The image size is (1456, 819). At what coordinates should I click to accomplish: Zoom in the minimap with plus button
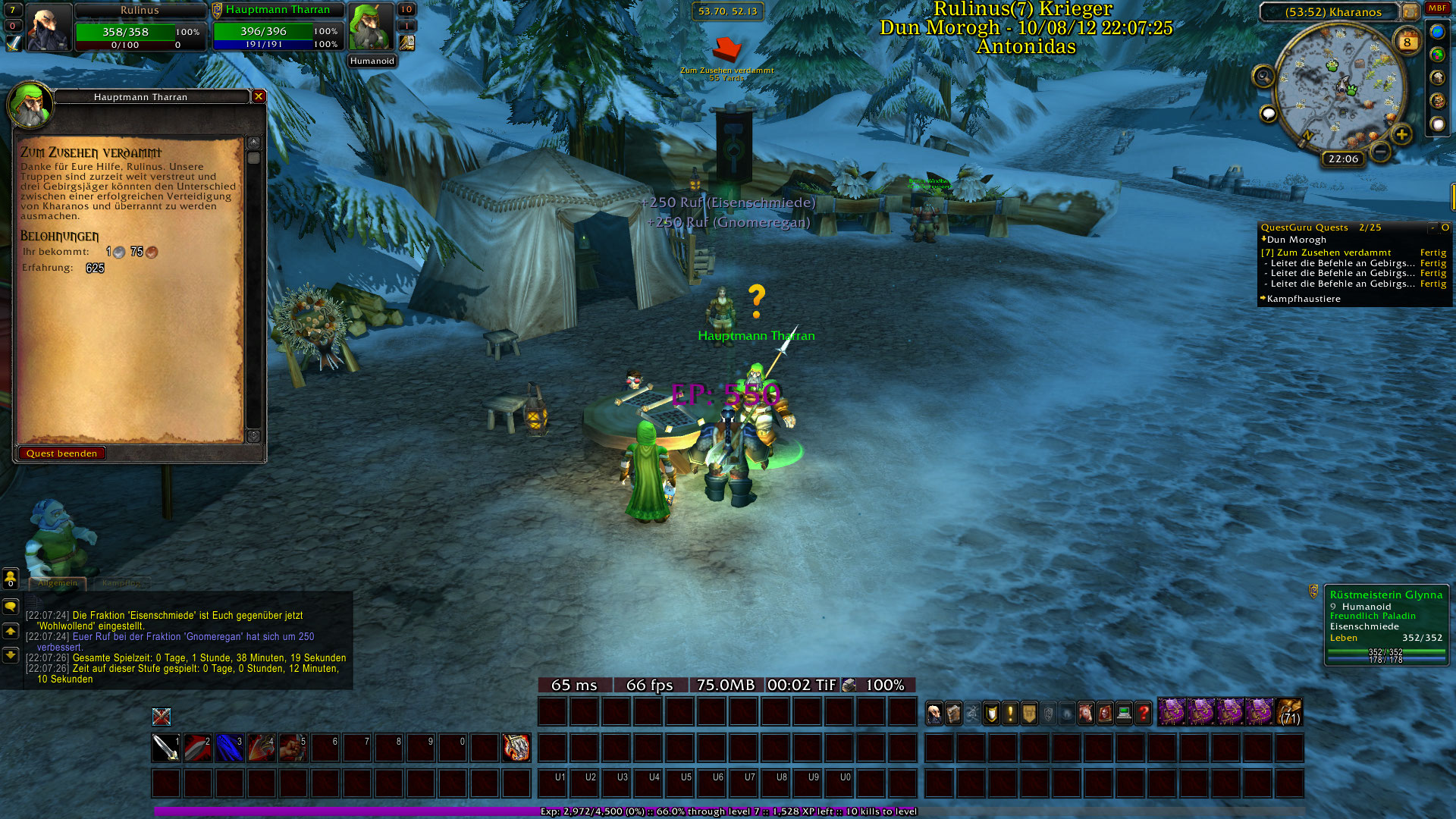coord(1401,135)
